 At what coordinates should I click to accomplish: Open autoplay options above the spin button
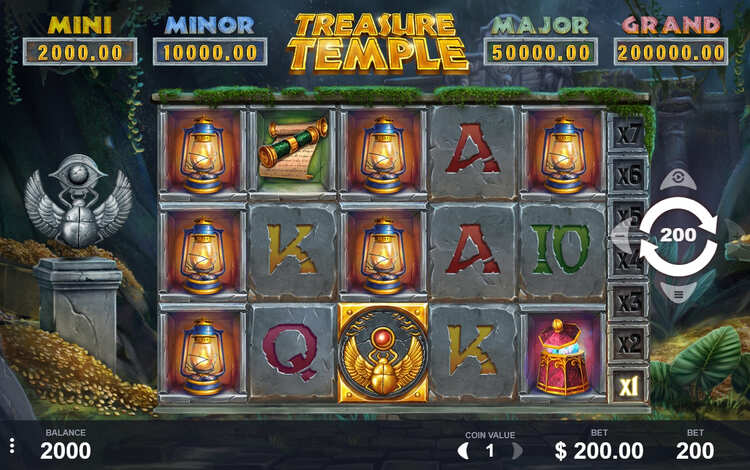[679, 180]
